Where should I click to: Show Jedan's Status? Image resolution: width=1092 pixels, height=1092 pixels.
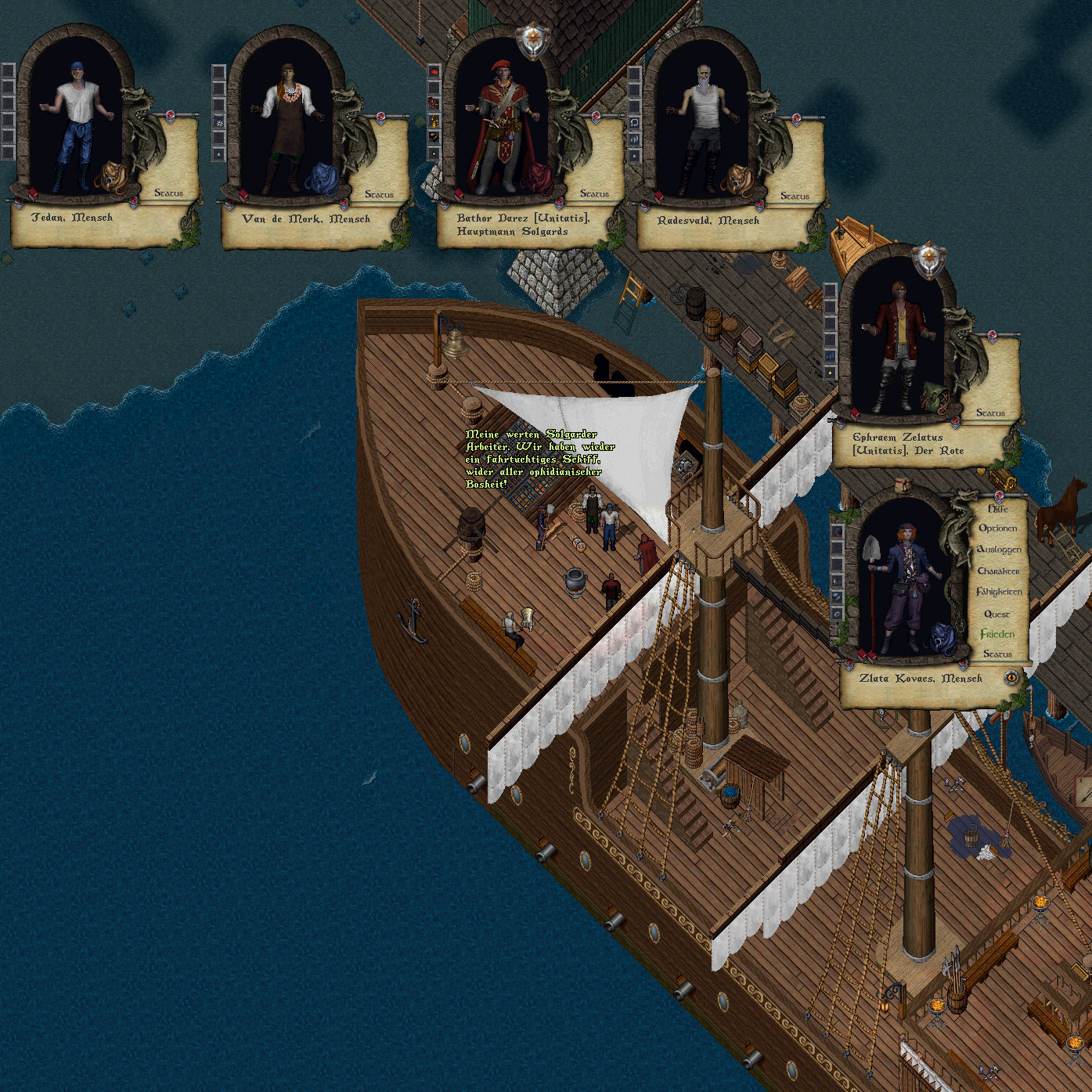tap(168, 193)
